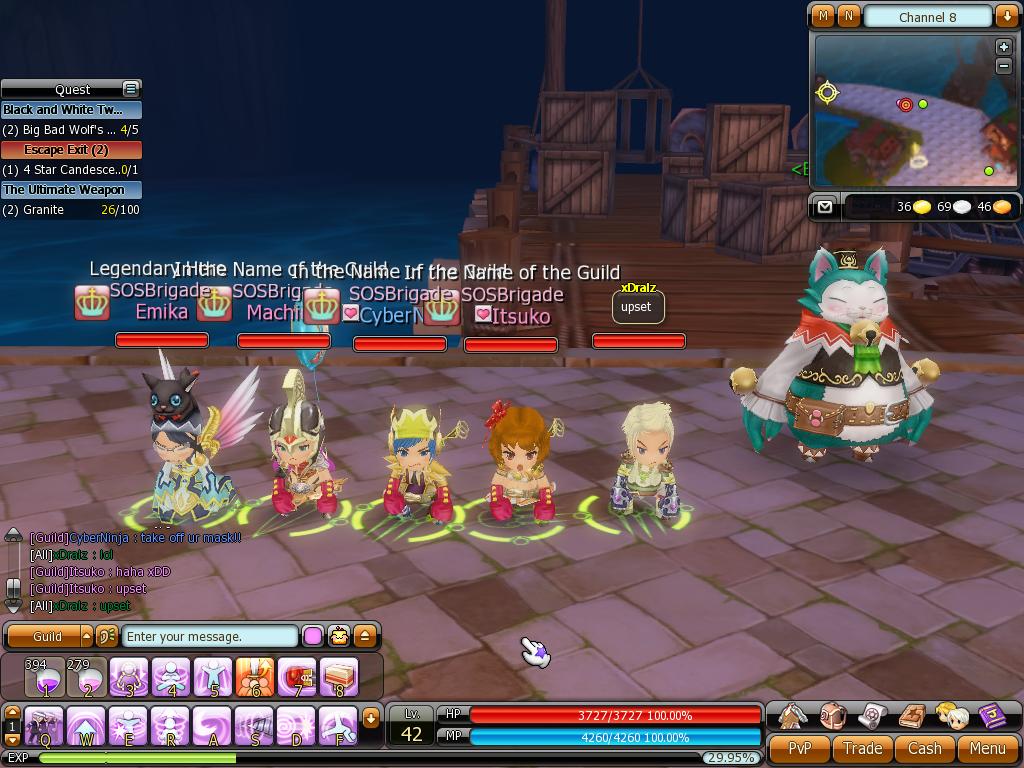Click the N button above the minimap
1024x768 pixels.
click(848, 16)
